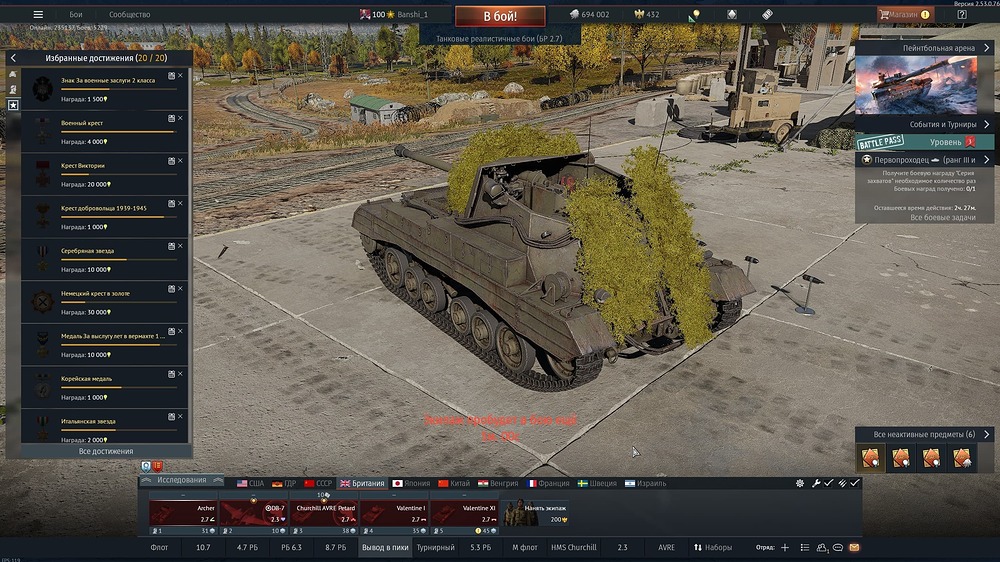Image resolution: width=1000 pixels, height=562 pixels.
Task: Switch to the «США» nation tab
Action: tap(250, 483)
